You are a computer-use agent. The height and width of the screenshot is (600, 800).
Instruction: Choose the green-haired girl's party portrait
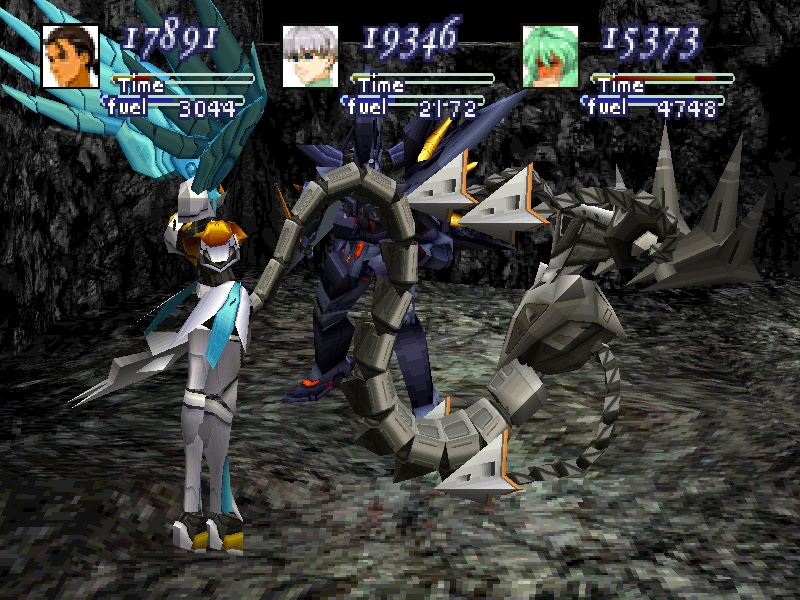[551, 56]
